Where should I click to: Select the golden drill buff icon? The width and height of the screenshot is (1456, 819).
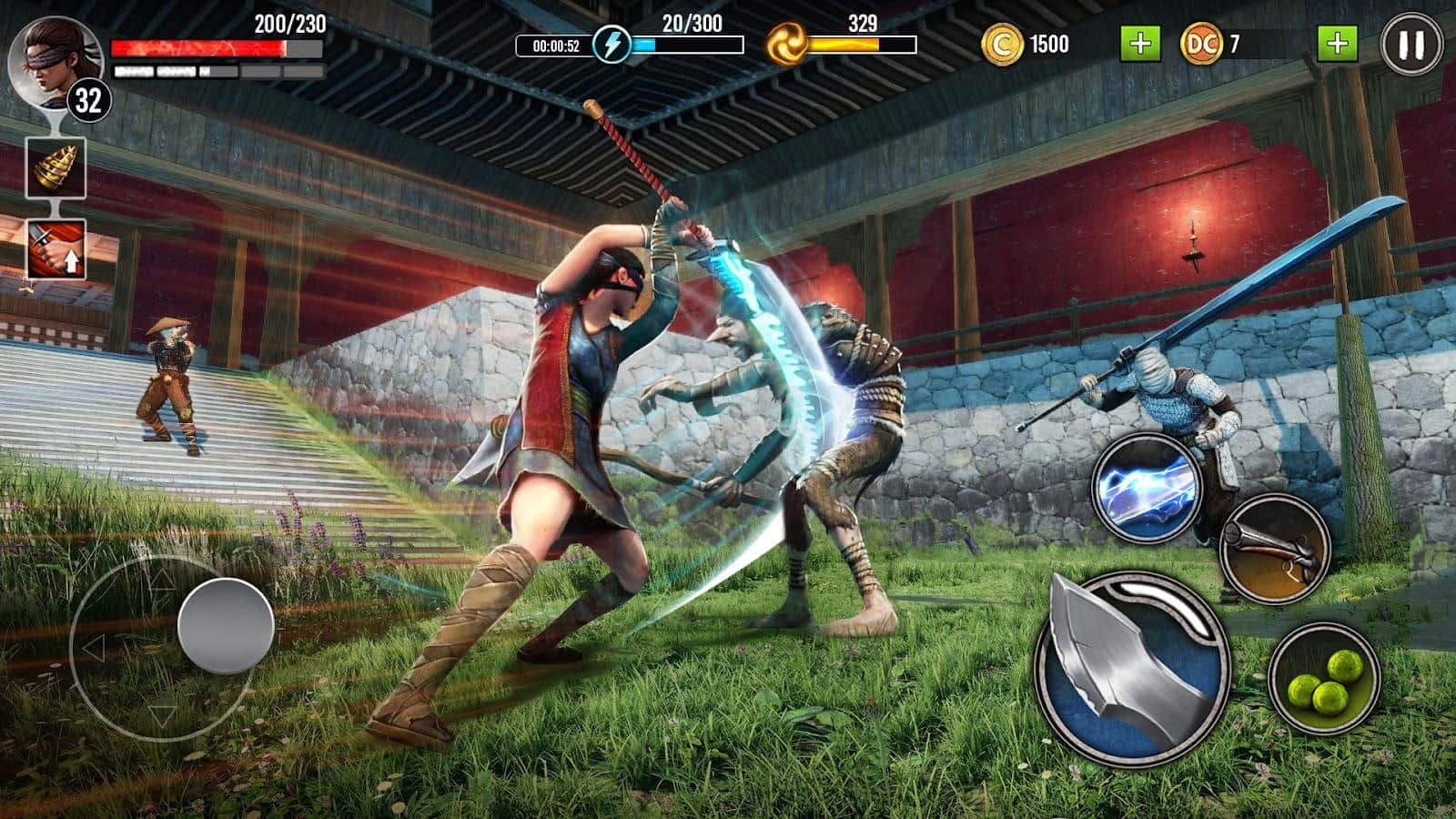point(56,168)
